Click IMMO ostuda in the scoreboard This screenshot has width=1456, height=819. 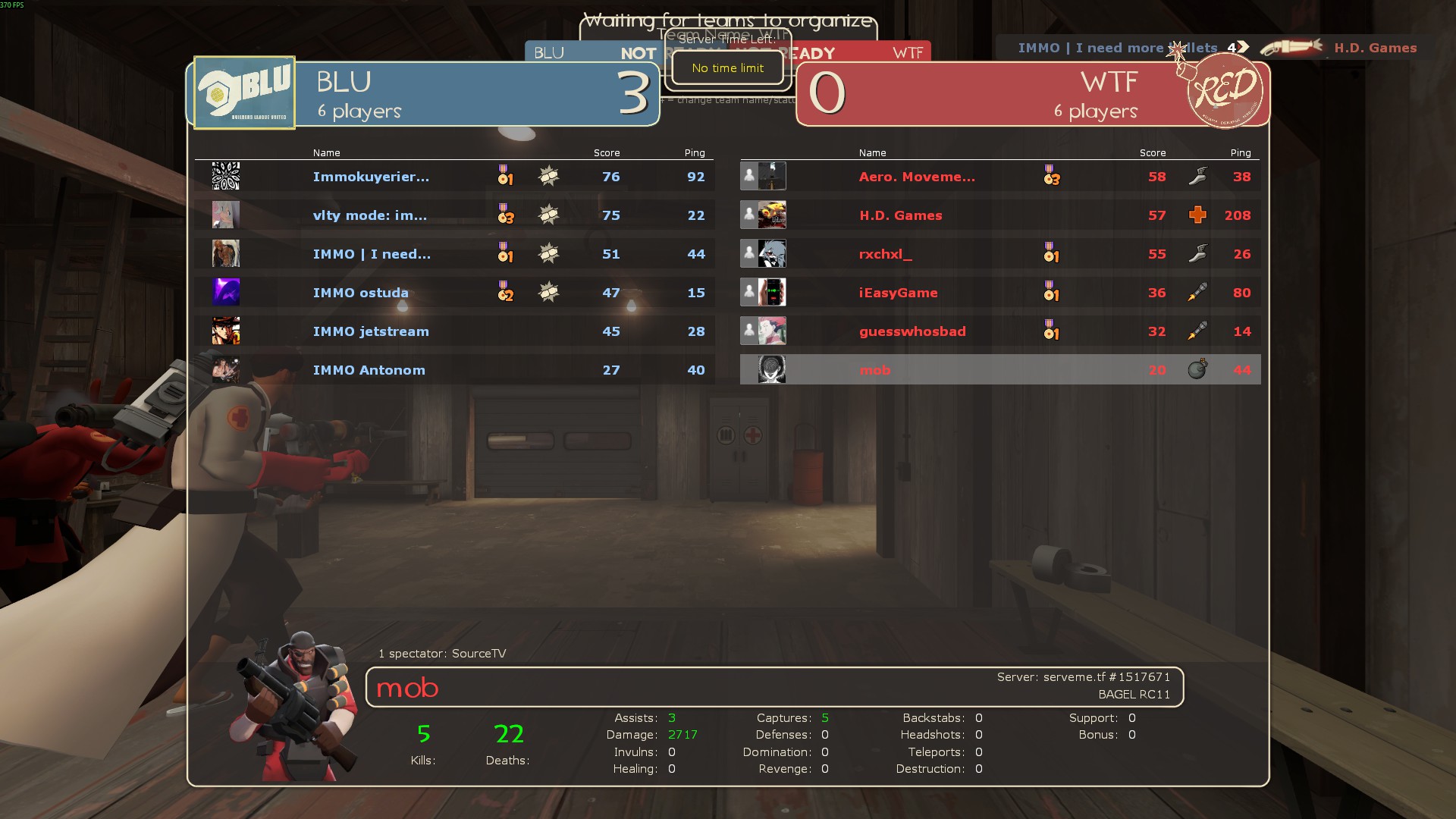pos(361,293)
